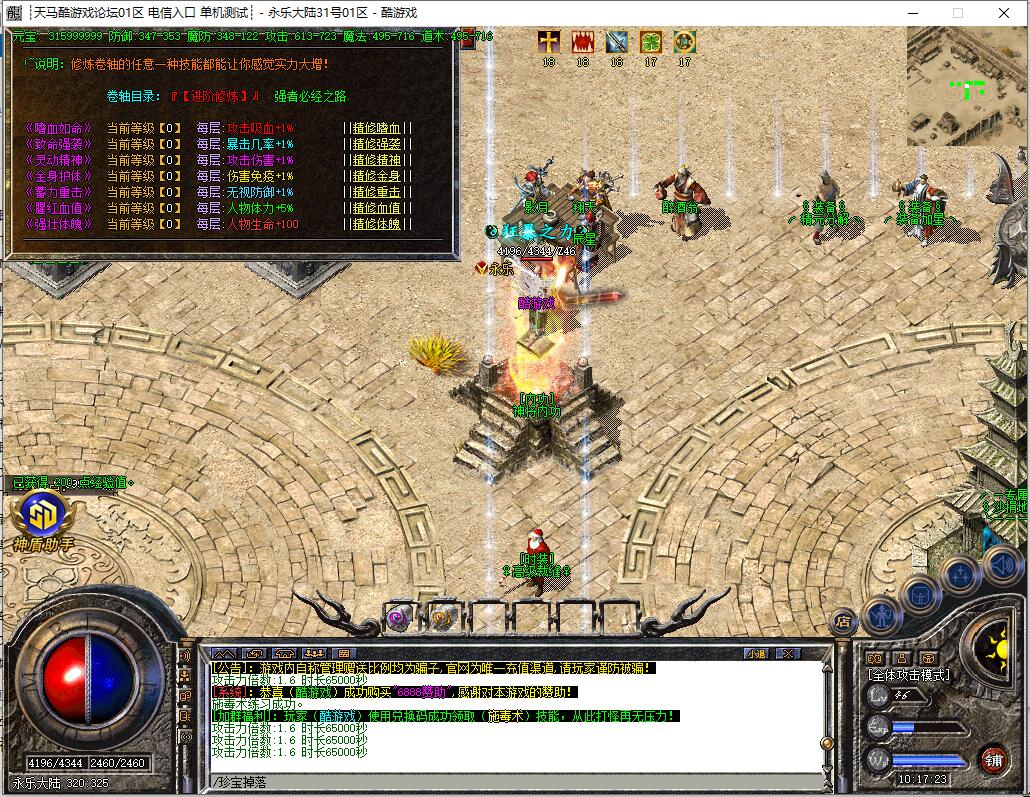Maximize the game window
The width and height of the screenshot is (1030, 797).
point(957,13)
